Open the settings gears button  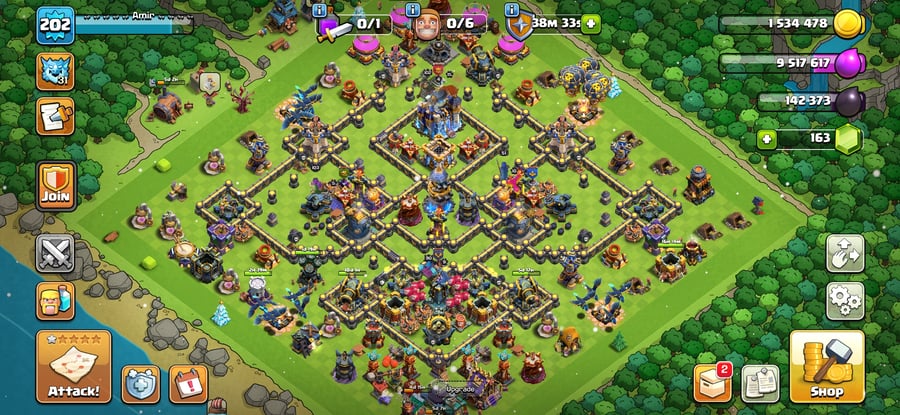coord(844,299)
